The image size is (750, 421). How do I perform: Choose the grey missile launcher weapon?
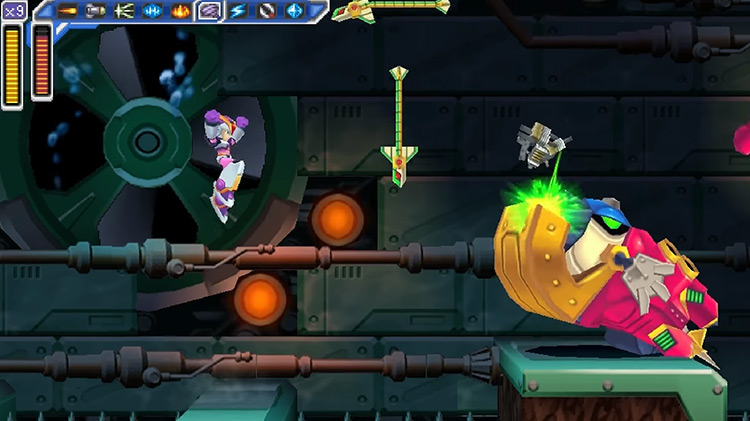tap(96, 11)
